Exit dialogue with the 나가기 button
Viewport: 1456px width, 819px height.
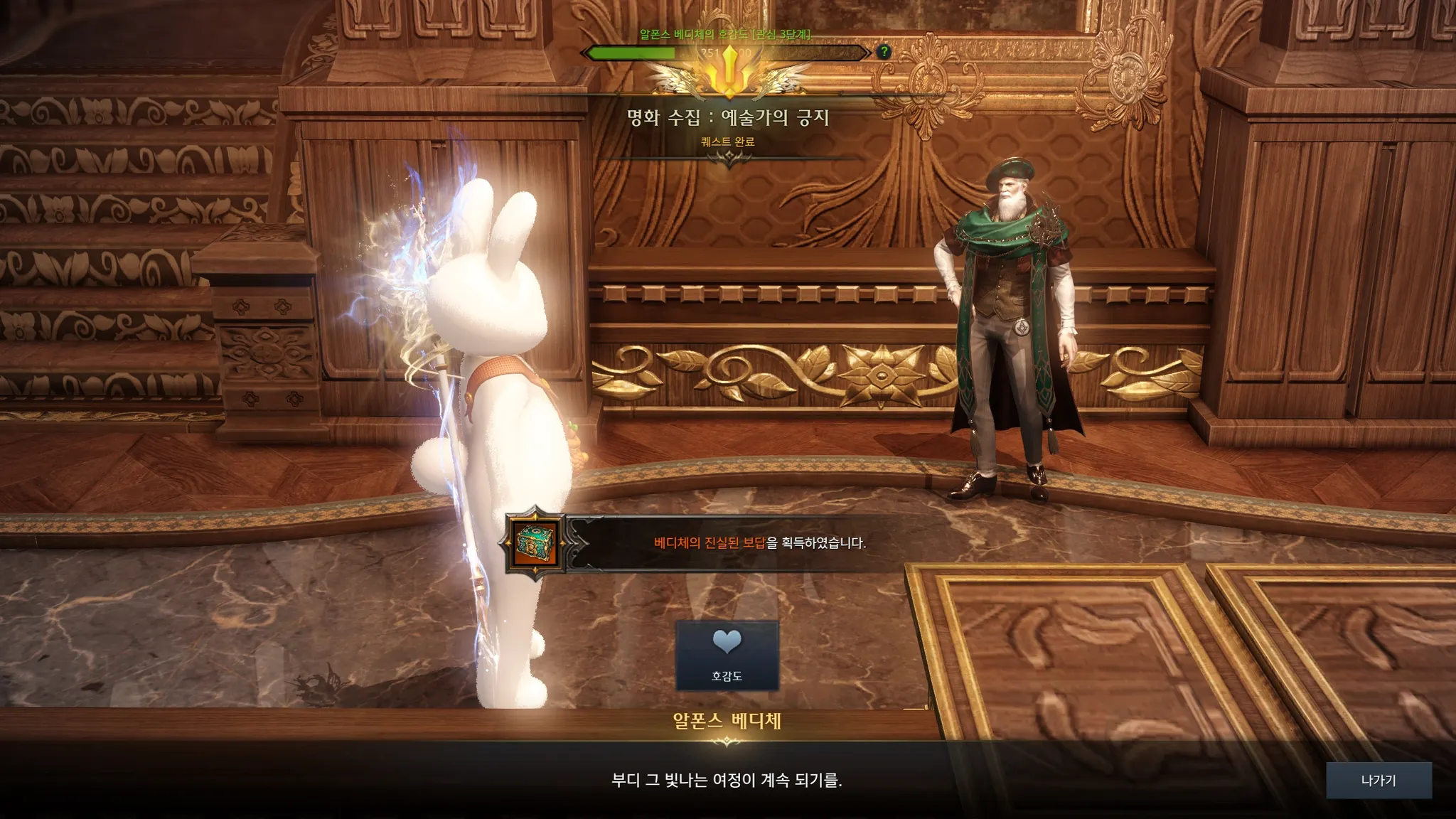pos(1378,781)
